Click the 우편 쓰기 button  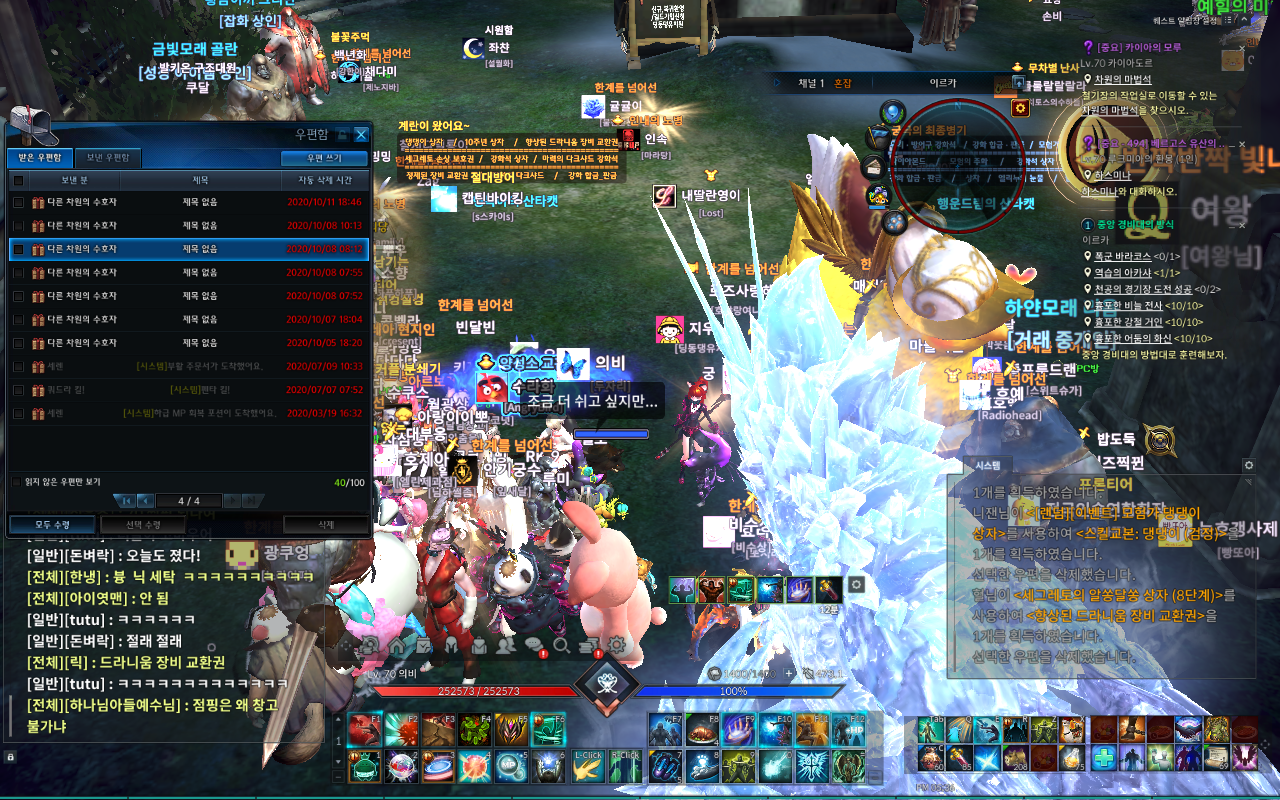323,158
